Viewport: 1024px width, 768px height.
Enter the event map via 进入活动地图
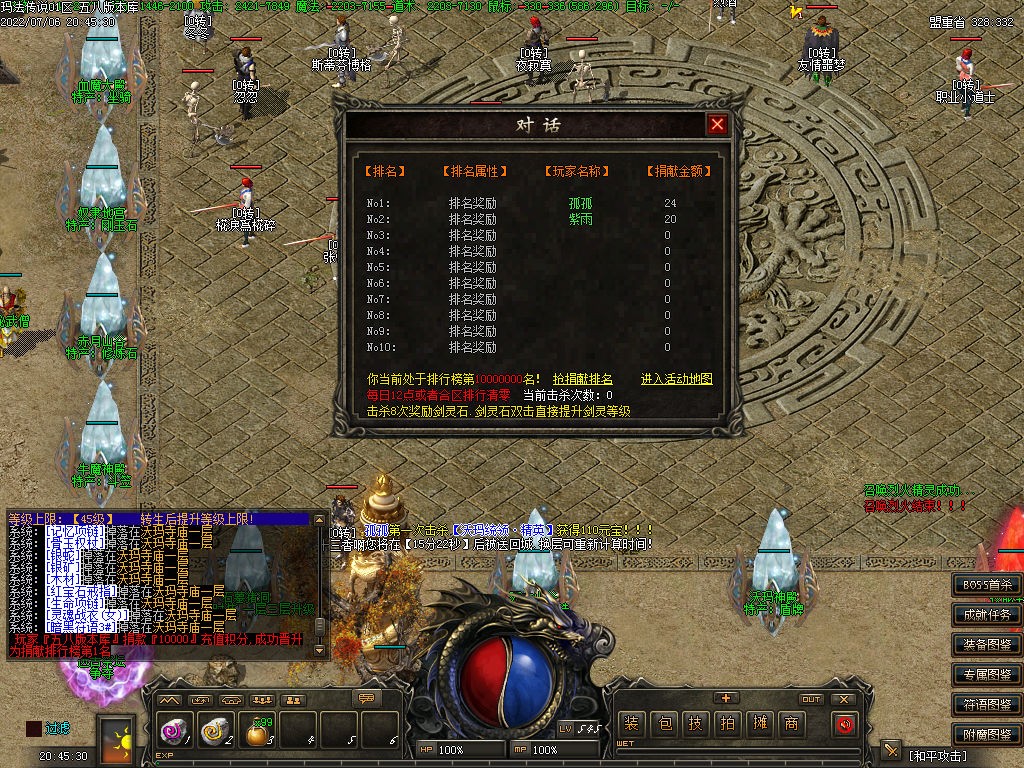677,380
